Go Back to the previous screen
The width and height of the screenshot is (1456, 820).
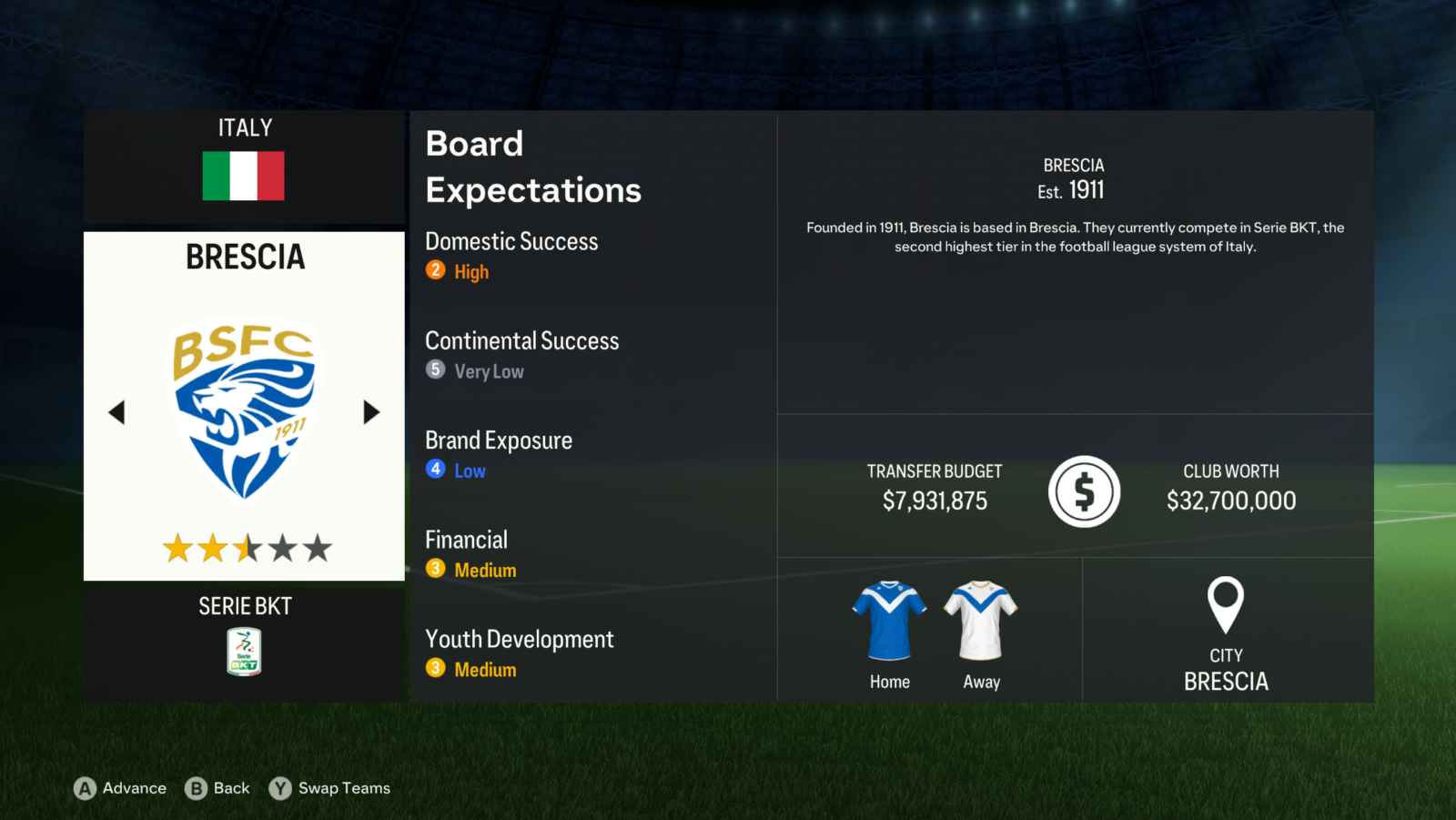[217, 788]
